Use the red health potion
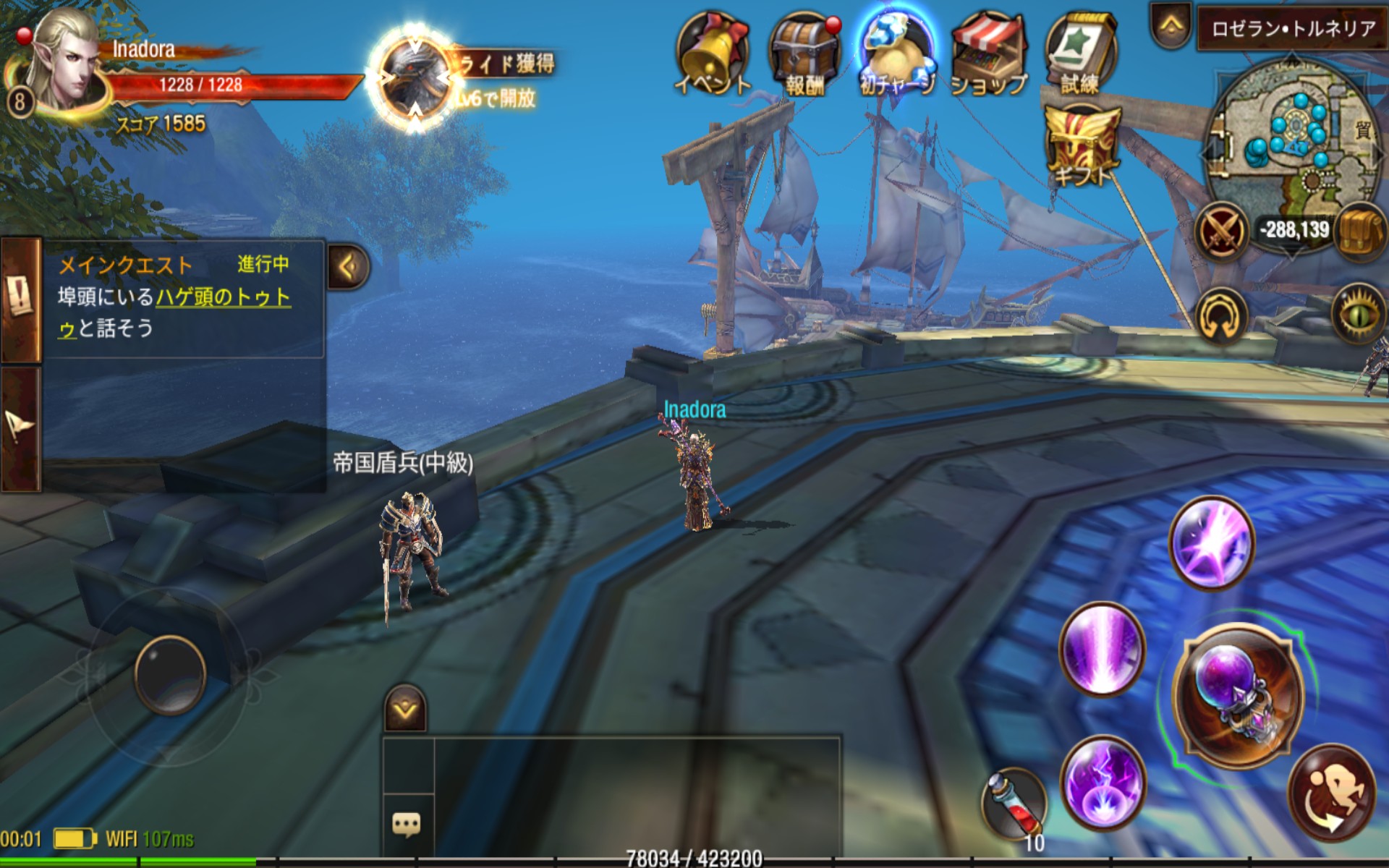This screenshot has height=868, width=1389. click(x=1014, y=803)
